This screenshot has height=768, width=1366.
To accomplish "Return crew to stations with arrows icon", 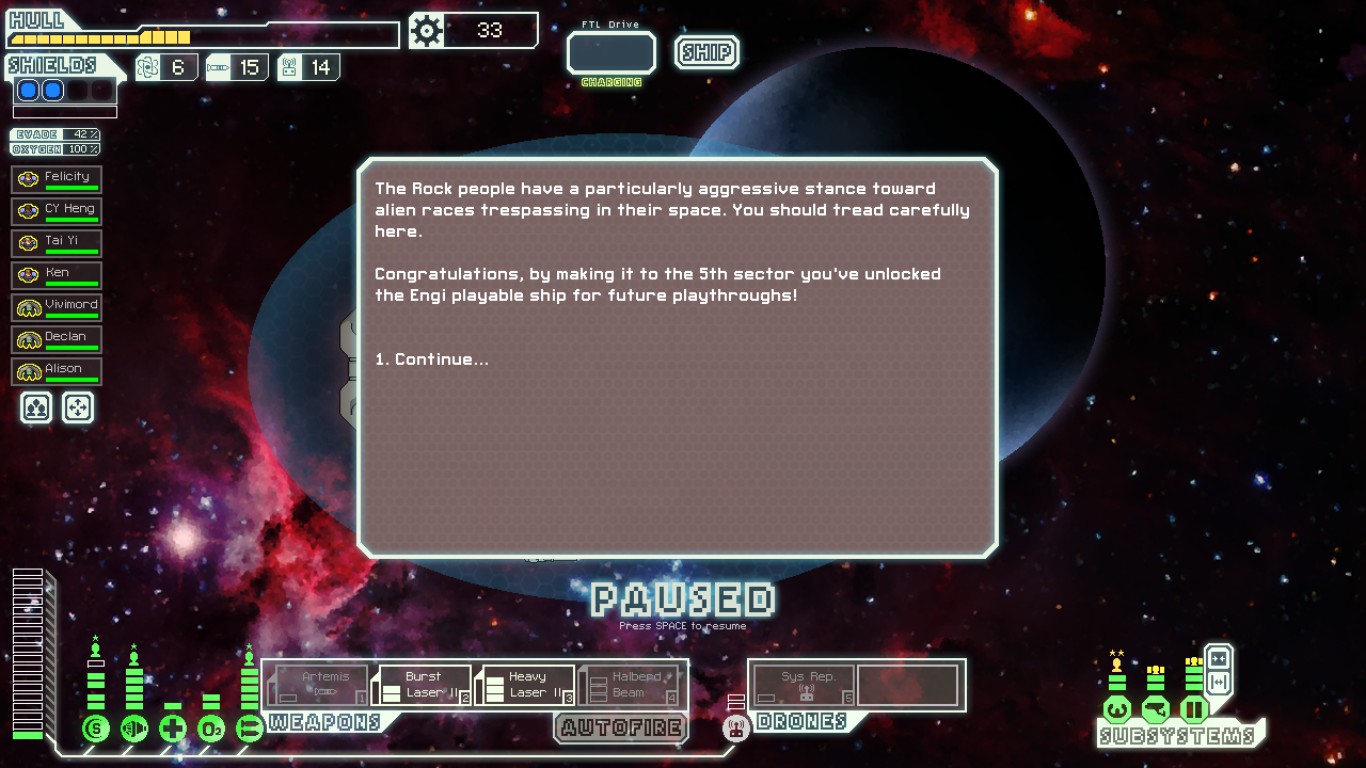I will click(x=78, y=407).
